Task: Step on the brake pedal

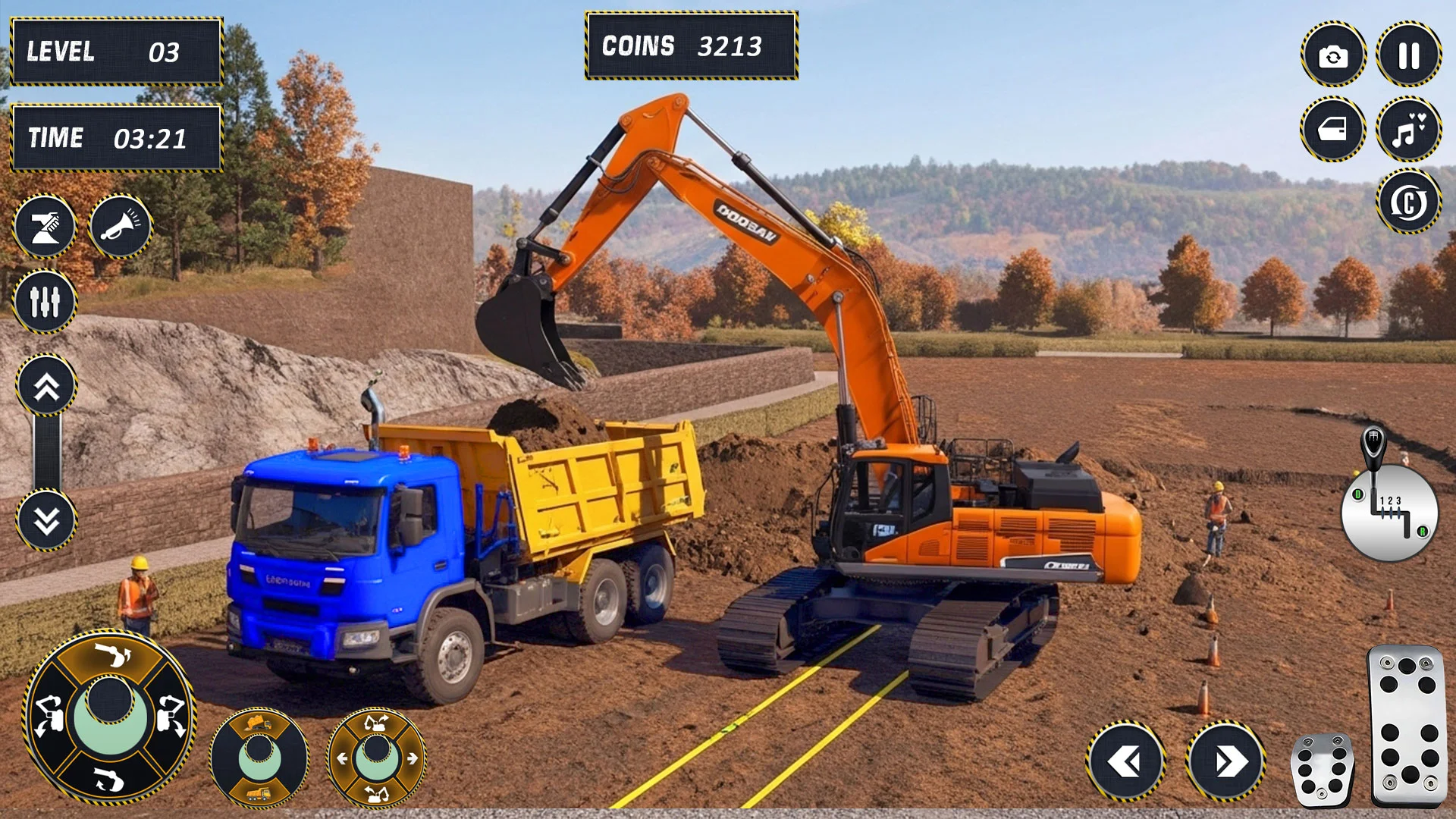Action: coord(1322,770)
